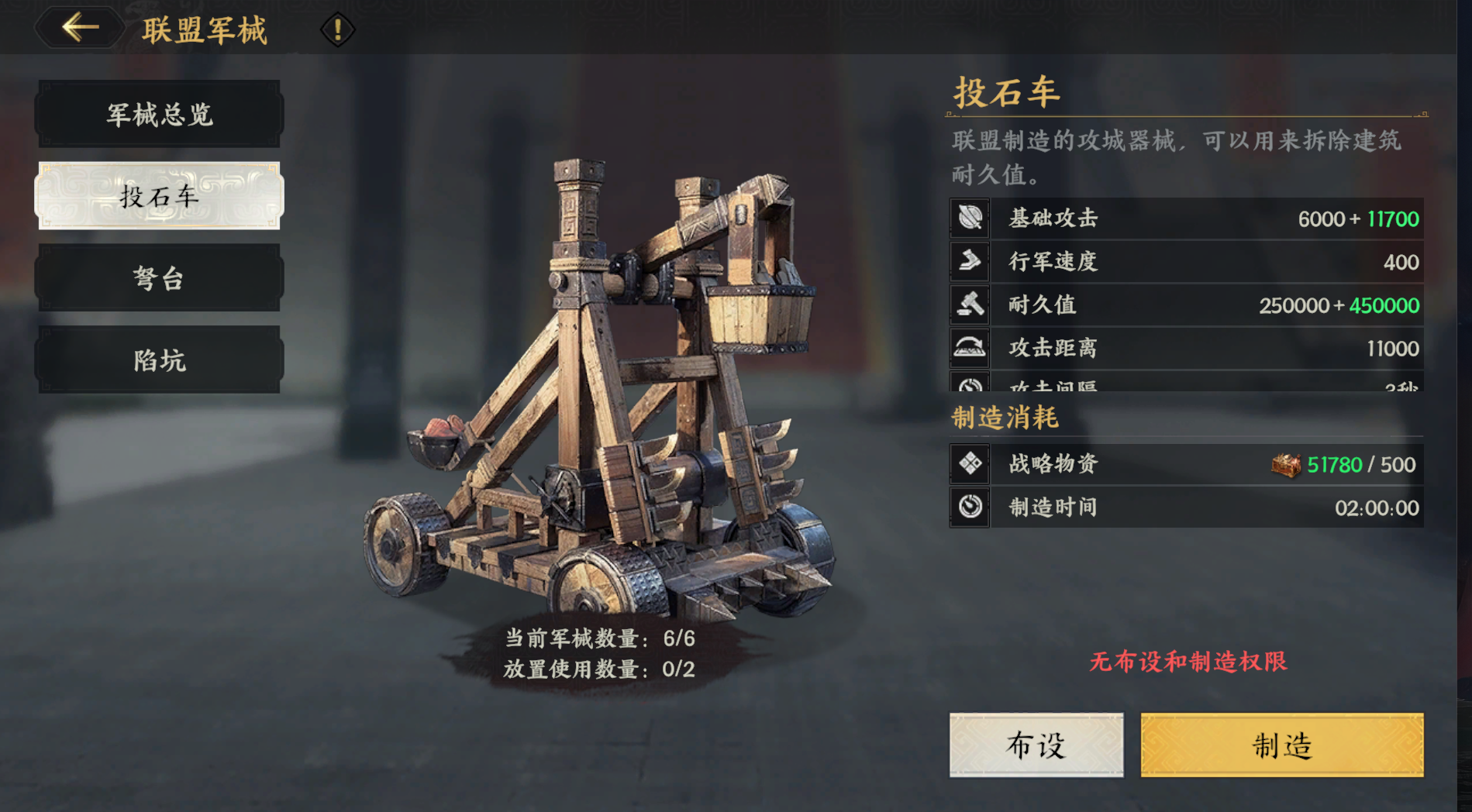The width and height of the screenshot is (1472, 812).
Task: Open the 陷坑 pit trap tab
Action: [159, 360]
